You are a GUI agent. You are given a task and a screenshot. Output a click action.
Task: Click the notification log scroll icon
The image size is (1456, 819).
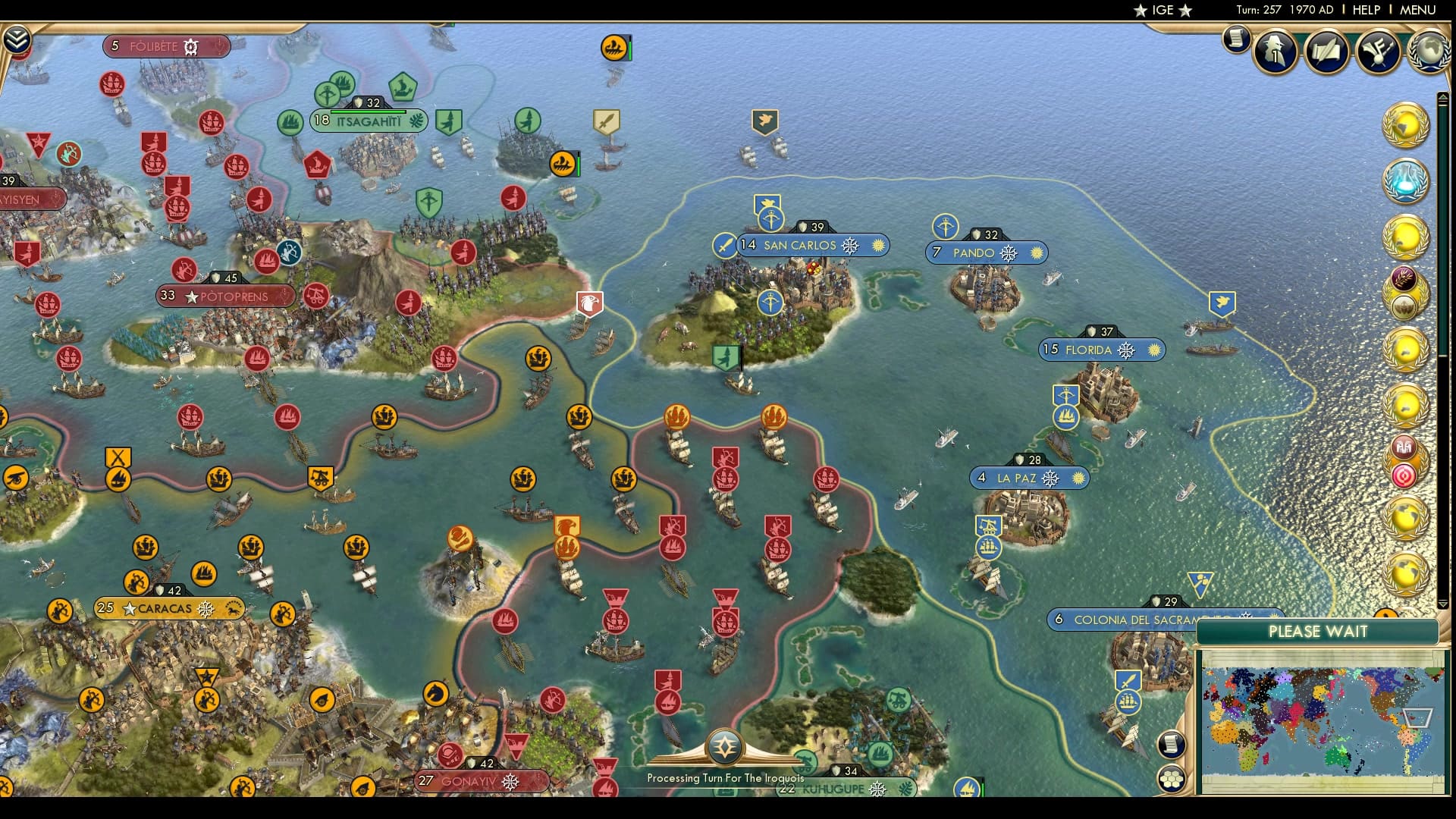(x=1235, y=39)
